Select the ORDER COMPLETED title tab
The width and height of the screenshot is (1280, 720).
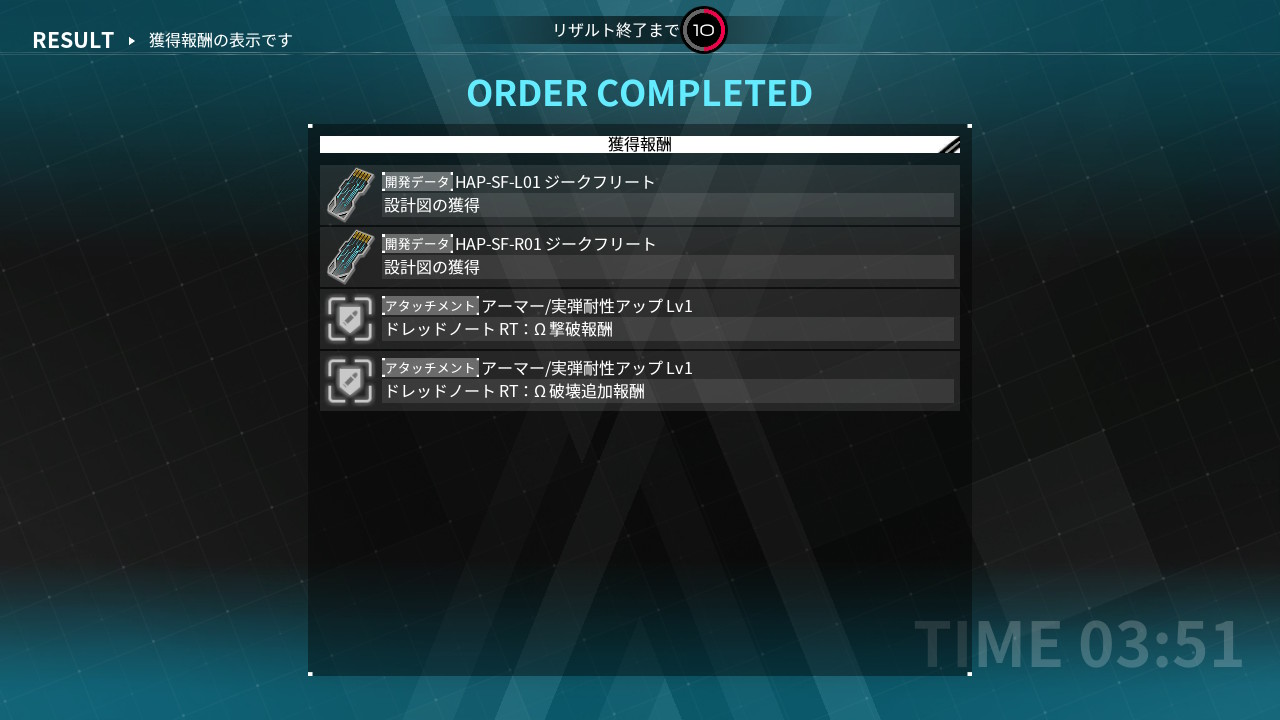(639, 92)
